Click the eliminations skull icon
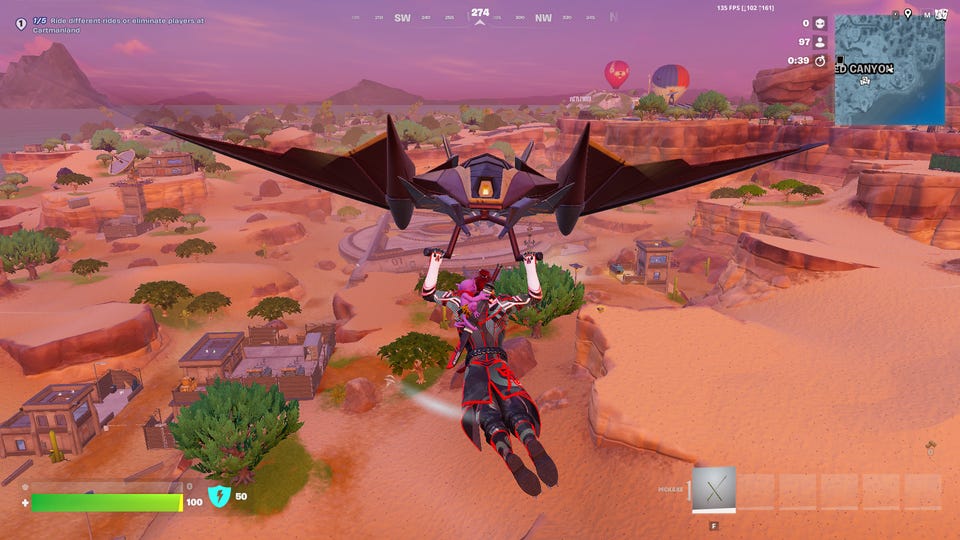 (820, 23)
